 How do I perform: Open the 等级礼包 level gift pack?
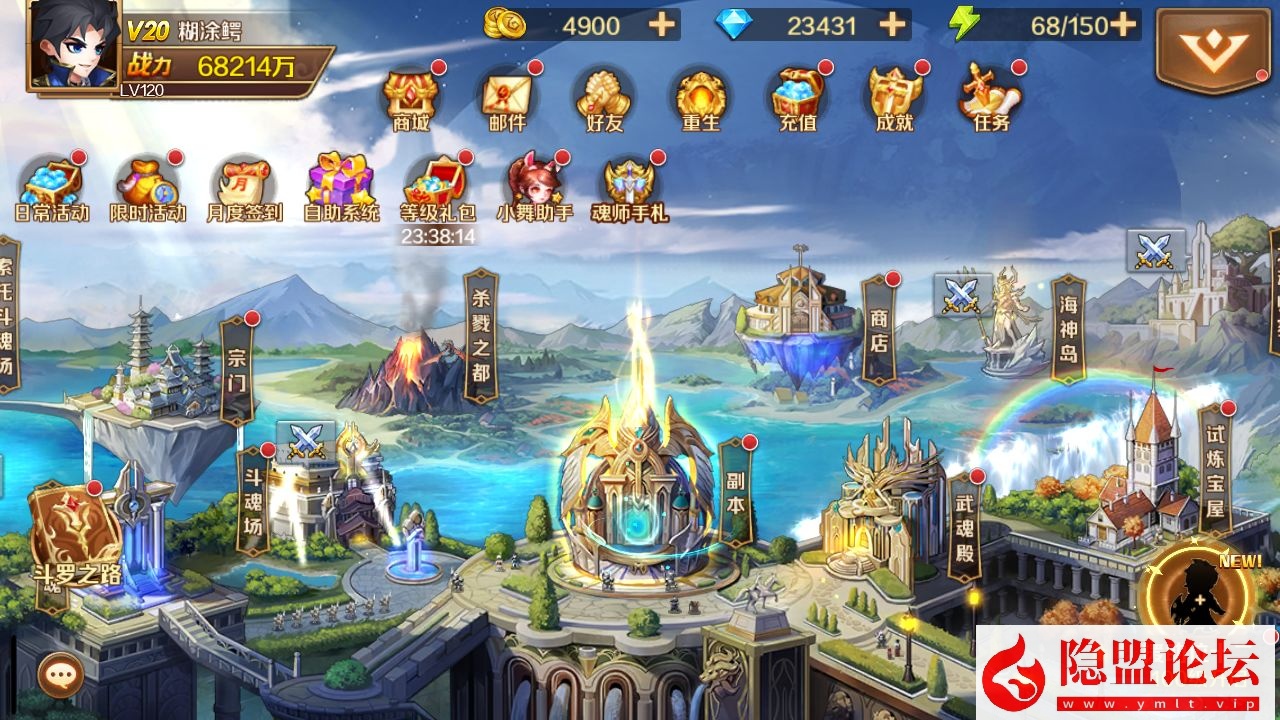[x=438, y=188]
